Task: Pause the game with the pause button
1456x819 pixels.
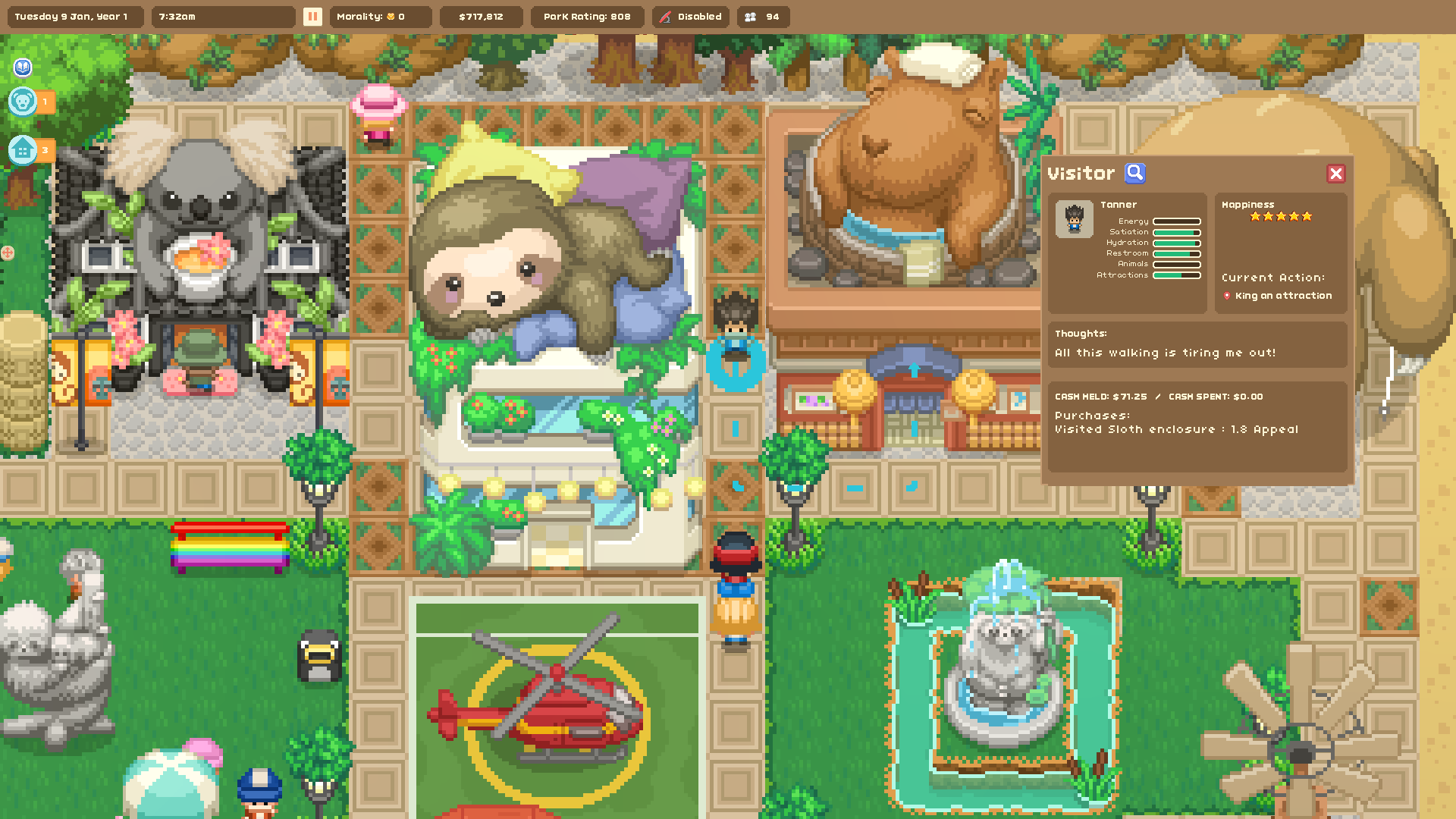Action: point(312,16)
